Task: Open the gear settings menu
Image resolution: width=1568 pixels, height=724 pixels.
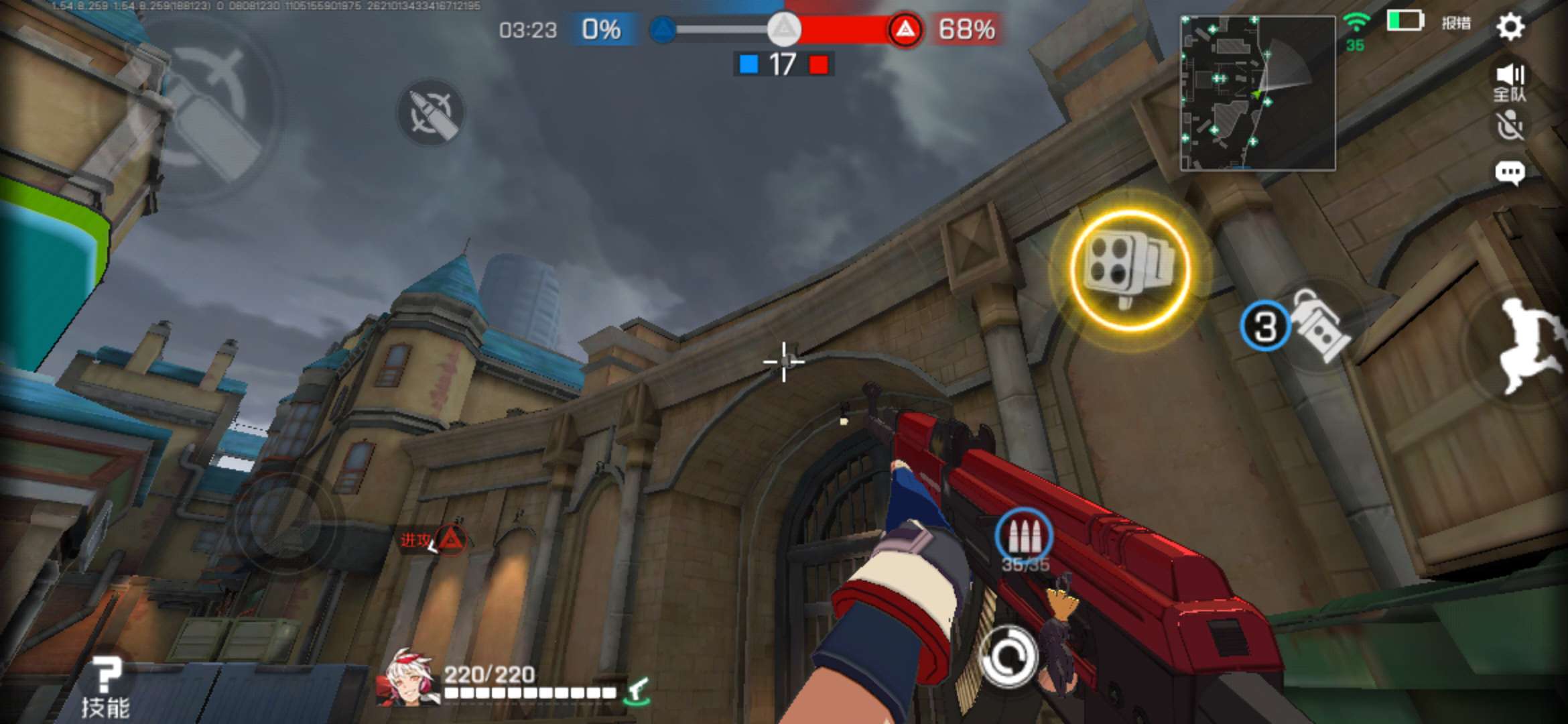Action: click(x=1510, y=27)
